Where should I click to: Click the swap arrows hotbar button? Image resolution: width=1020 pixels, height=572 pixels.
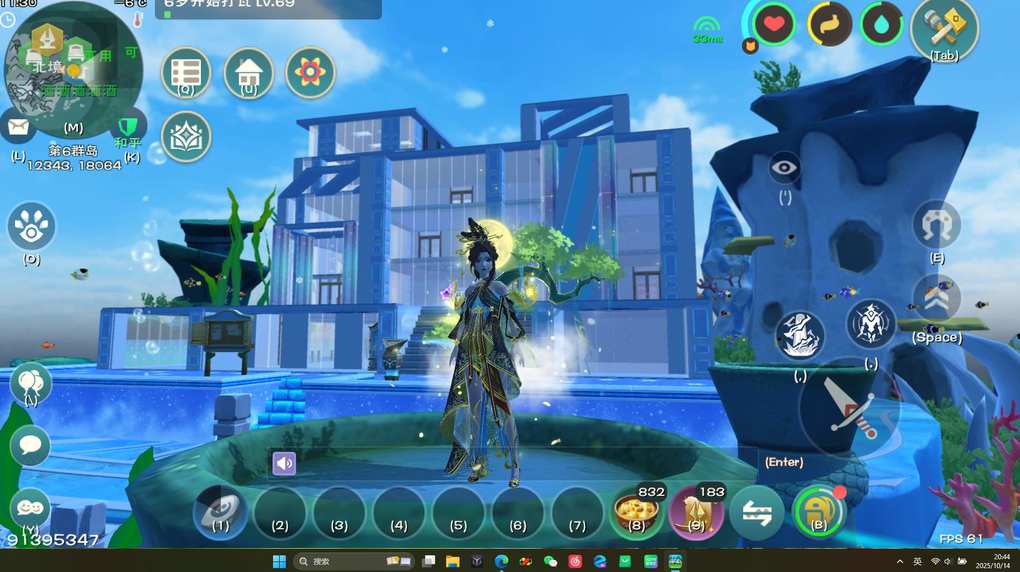click(757, 514)
